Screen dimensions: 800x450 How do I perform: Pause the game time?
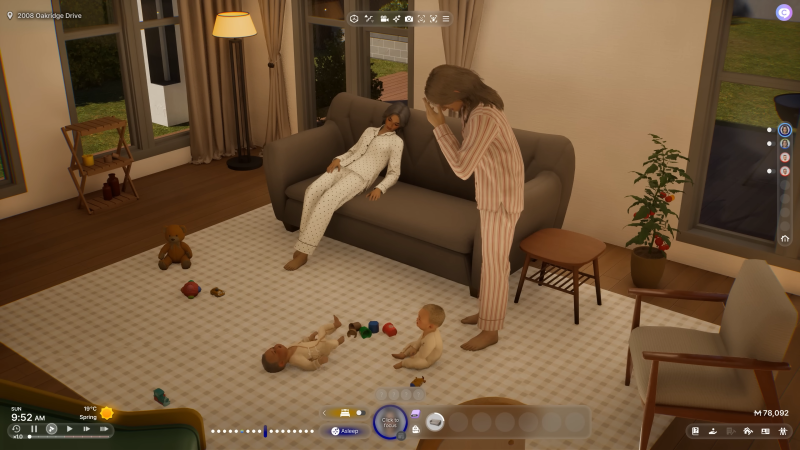click(x=34, y=429)
